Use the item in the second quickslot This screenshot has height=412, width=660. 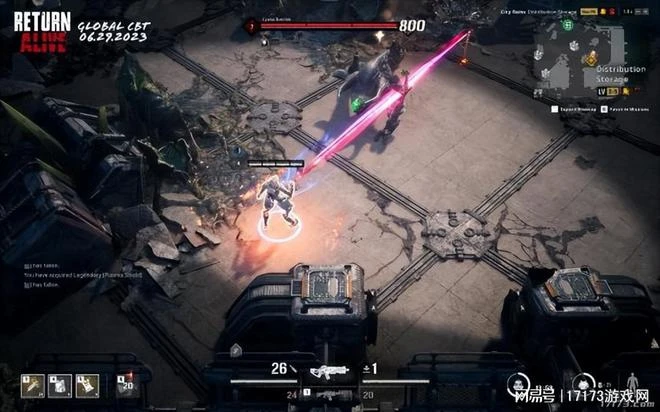coord(60,384)
